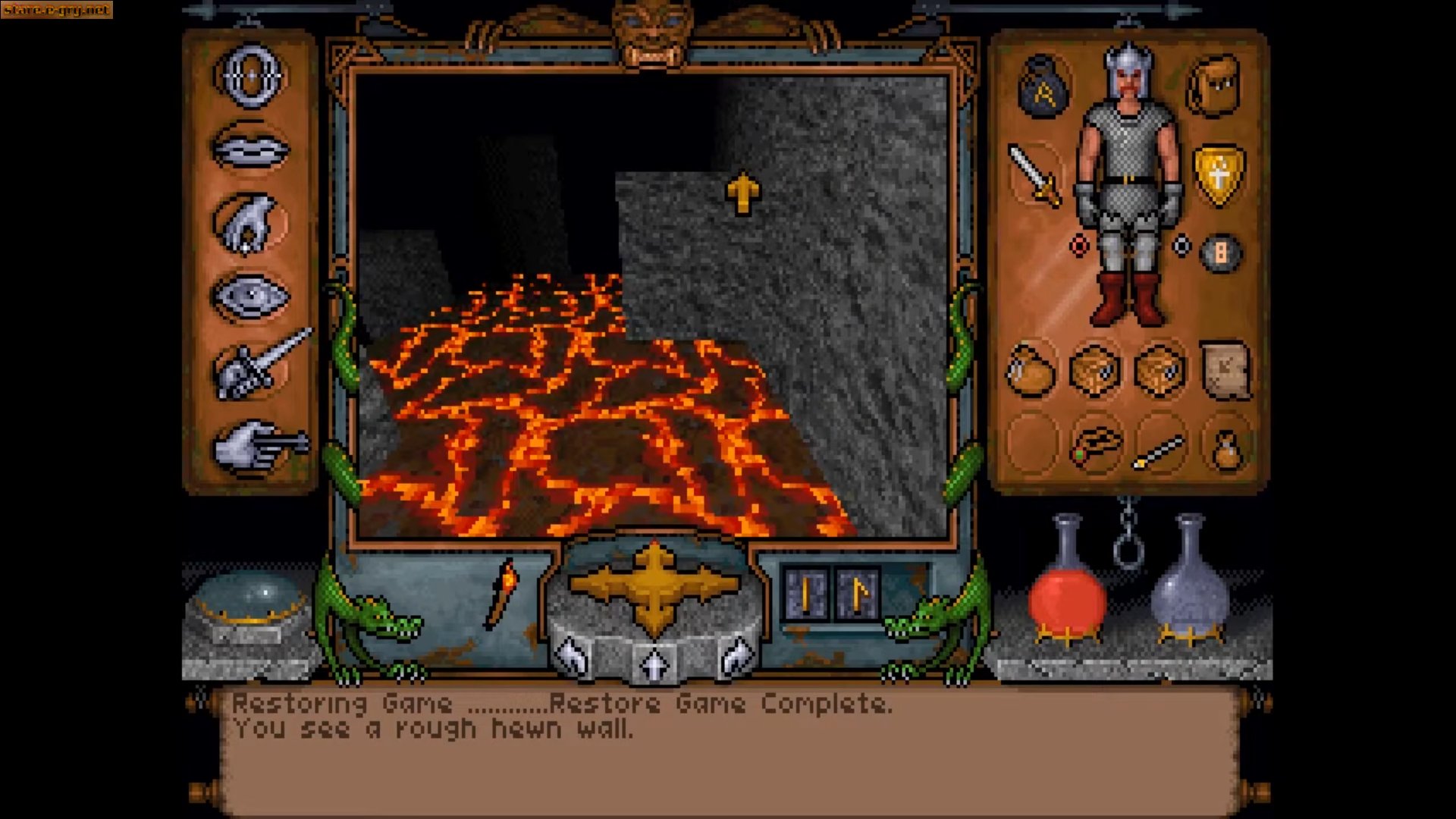Click the equipped sword in the weapon slot
Image resolution: width=1456 pixels, height=819 pixels.
click(1036, 173)
